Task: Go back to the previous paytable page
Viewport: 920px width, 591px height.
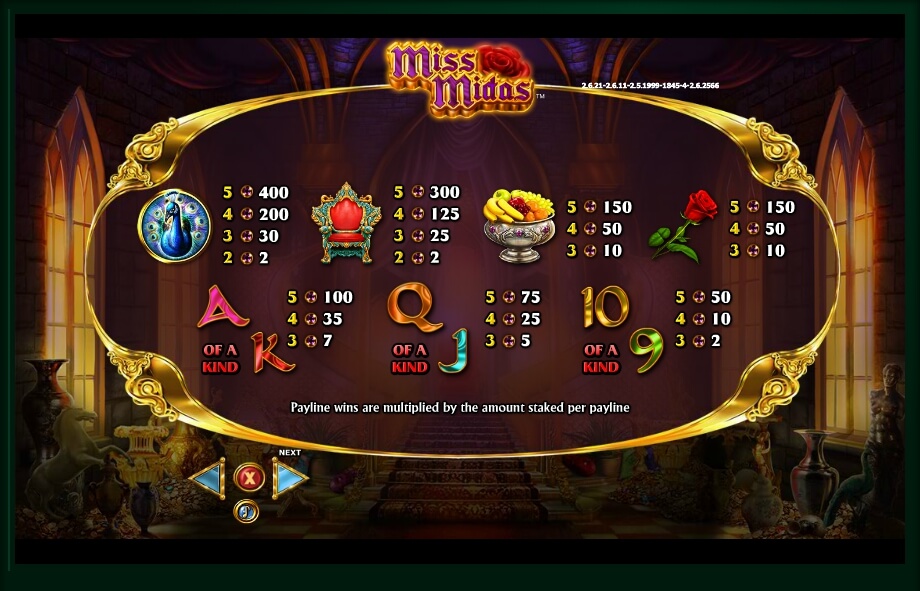Action: [x=207, y=479]
